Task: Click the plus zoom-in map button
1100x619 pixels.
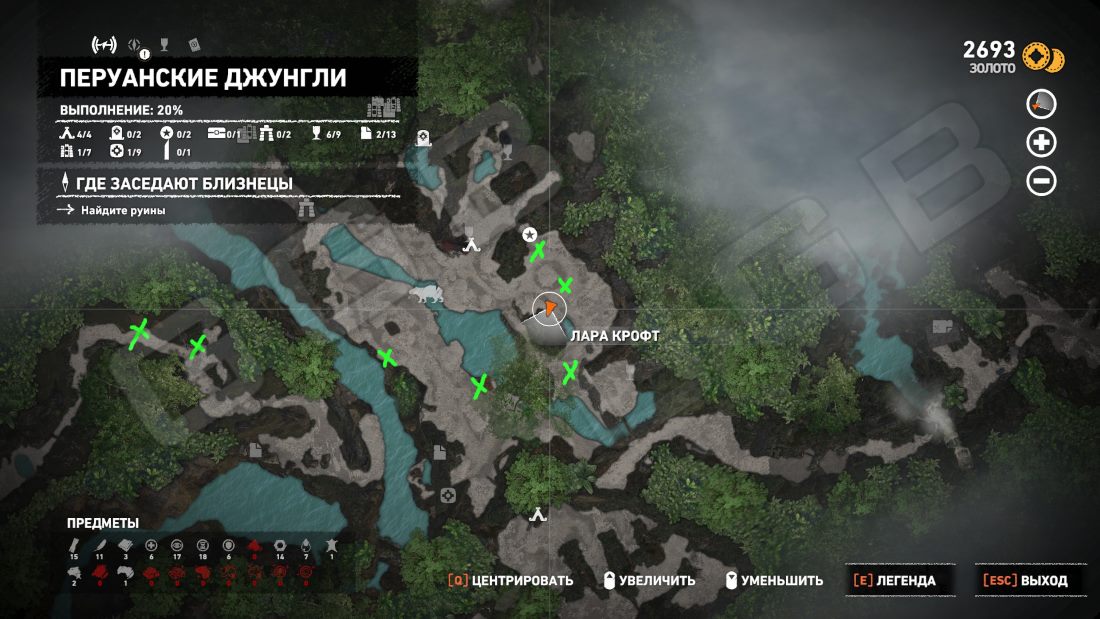Action: click(x=1042, y=143)
